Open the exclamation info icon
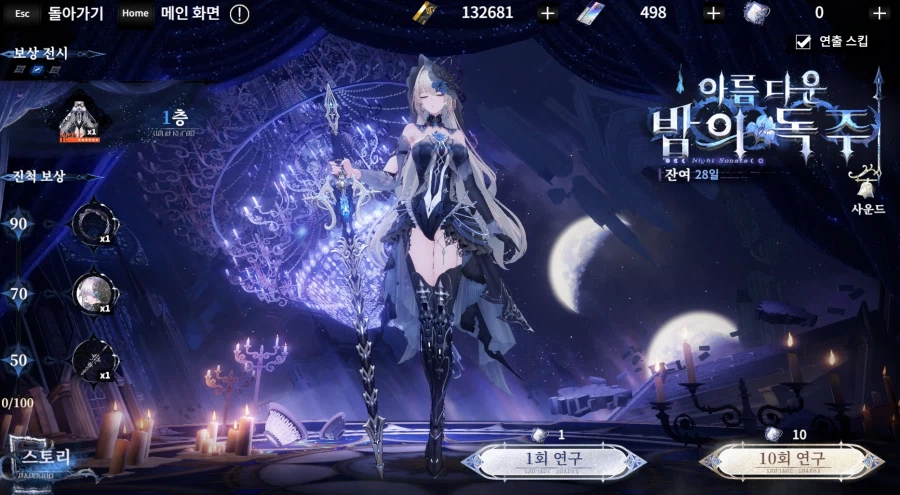The width and height of the screenshot is (900, 495). click(240, 14)
